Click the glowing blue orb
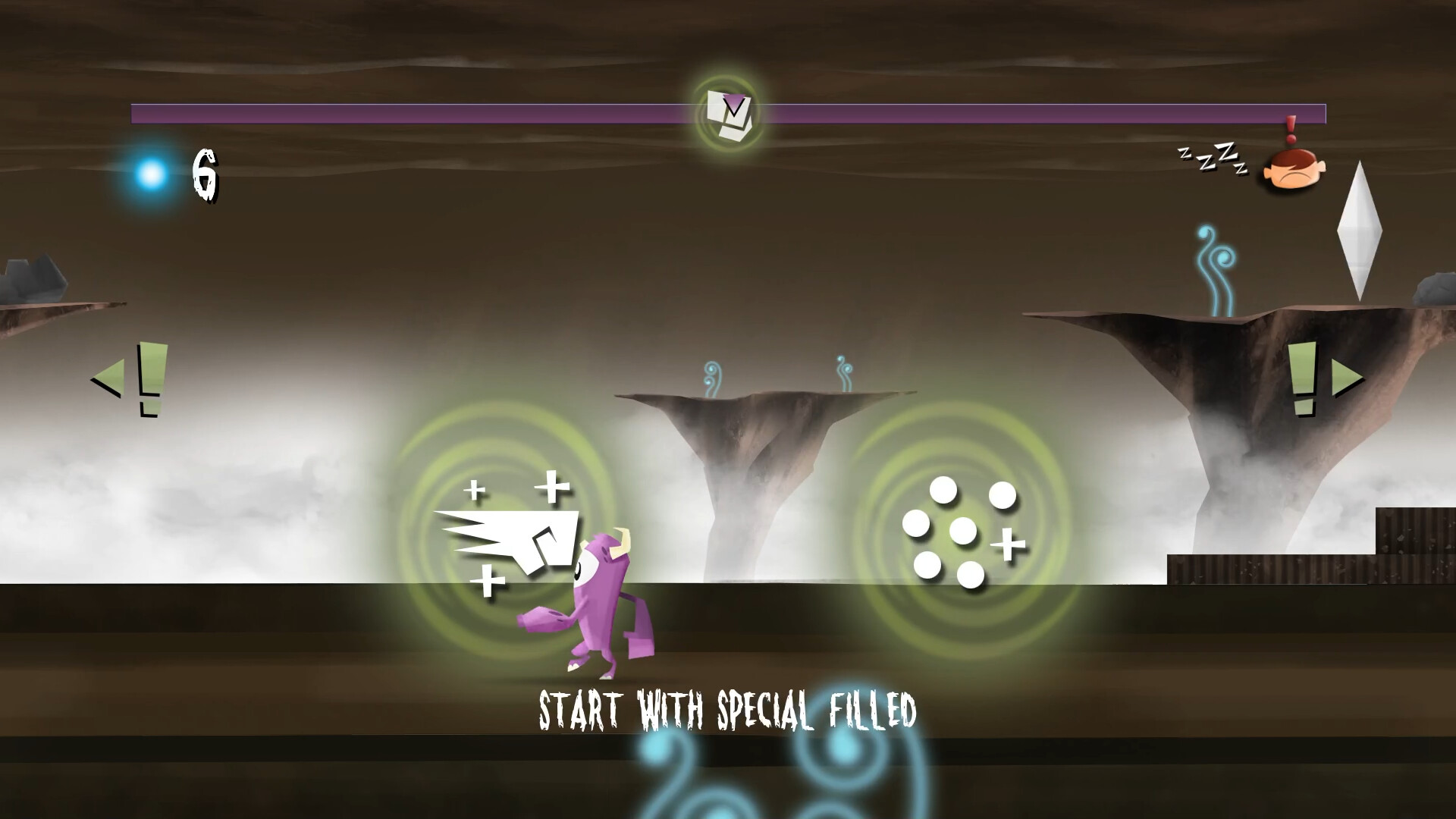This screenshot has height=819, width=1456. (149, 176)
